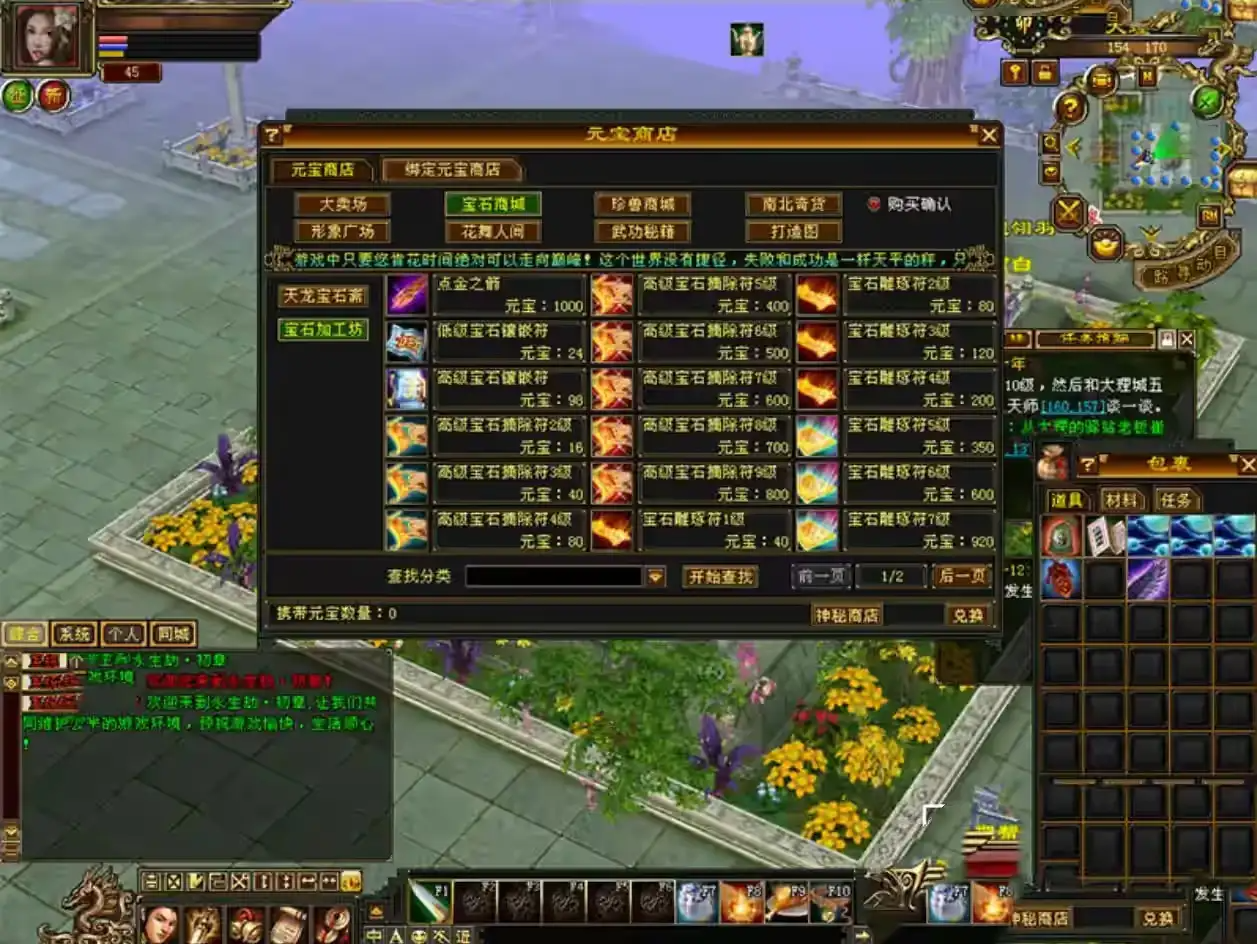This screenshot has width=1257, height=944.
Task: Open the 武功秘籍 category
Action: pyautogui.click(x=642, y=232)
